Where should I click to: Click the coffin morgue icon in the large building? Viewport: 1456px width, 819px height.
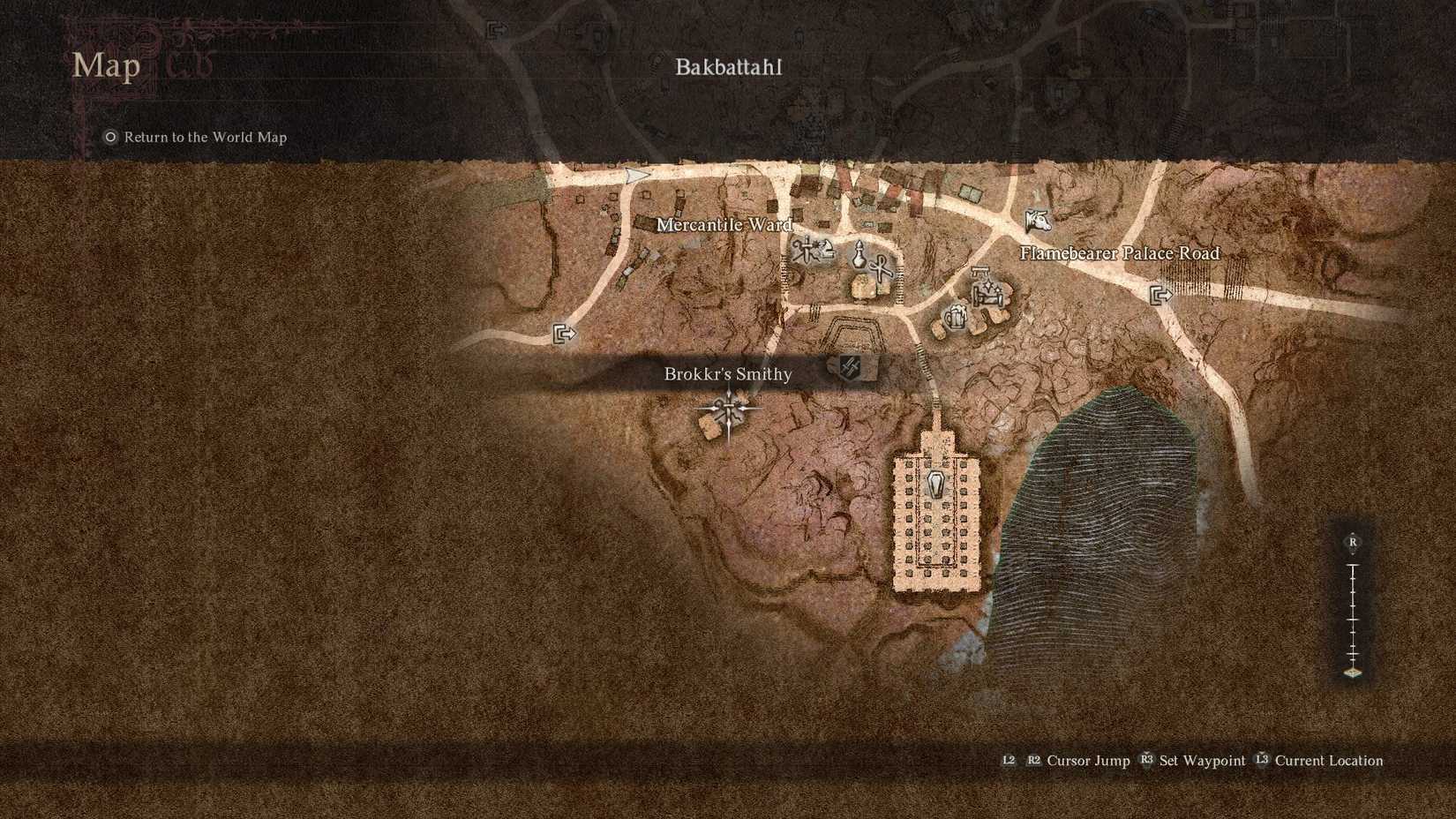click(935, 485)
